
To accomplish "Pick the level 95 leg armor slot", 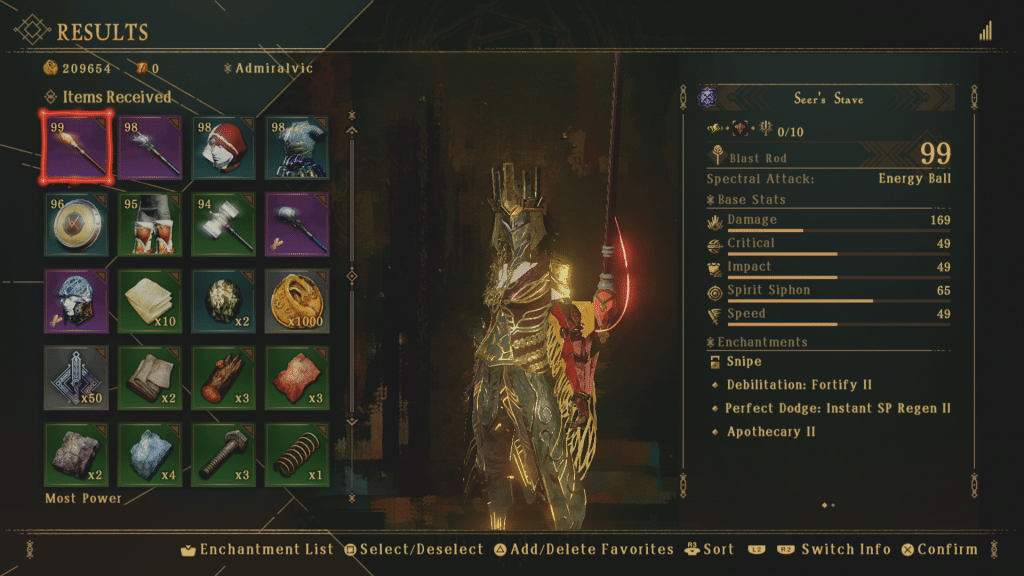I will click(150, 224).
